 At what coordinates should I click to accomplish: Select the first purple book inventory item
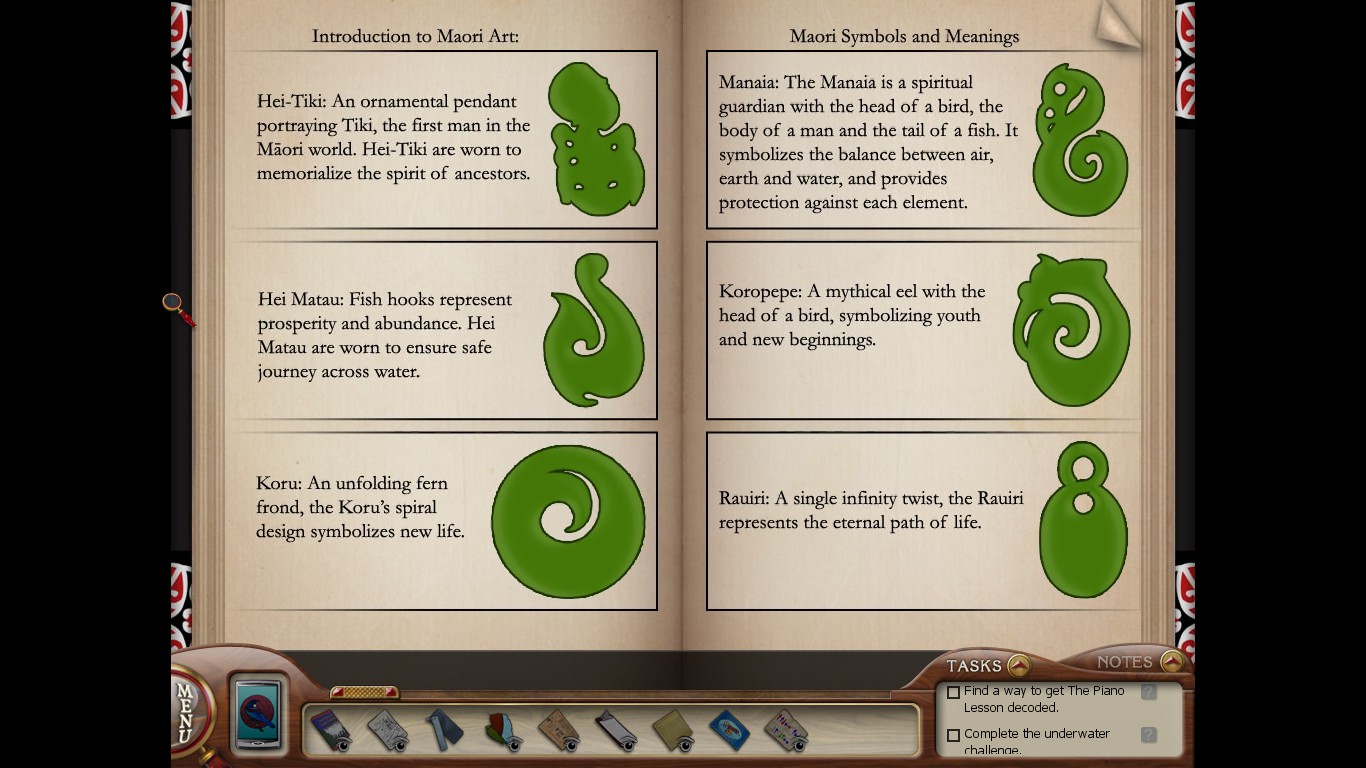(x=329, y=730)
